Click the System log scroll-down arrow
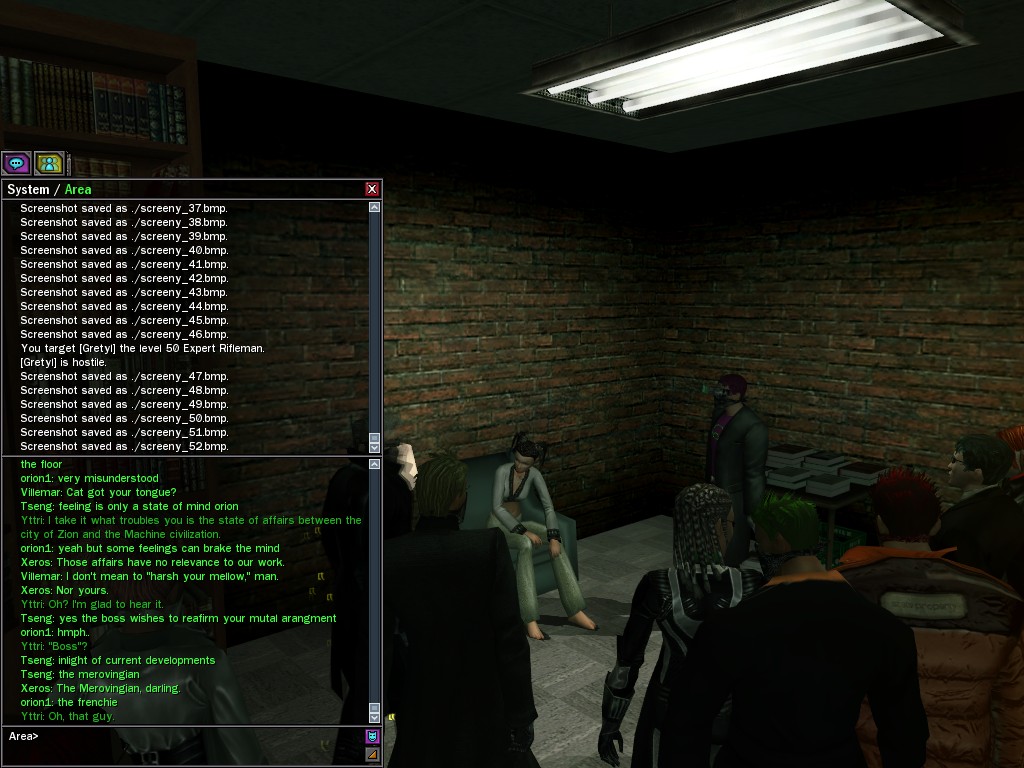Viewport: 1024px width, 768px height. coord(375,447)
